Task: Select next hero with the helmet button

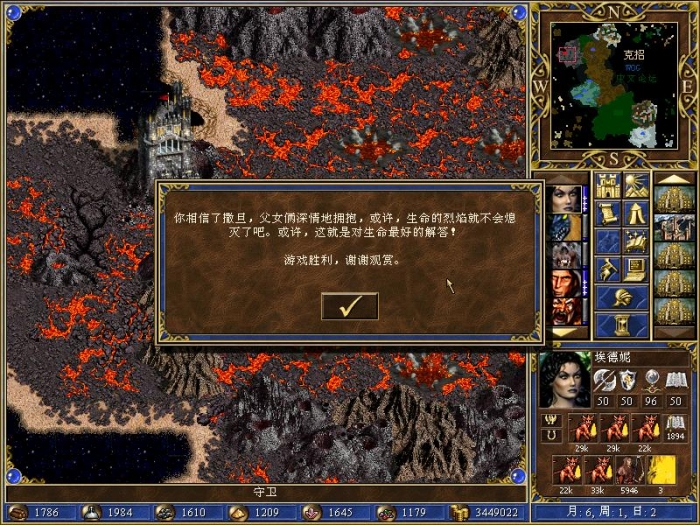Action: click(x=621, y=297)
